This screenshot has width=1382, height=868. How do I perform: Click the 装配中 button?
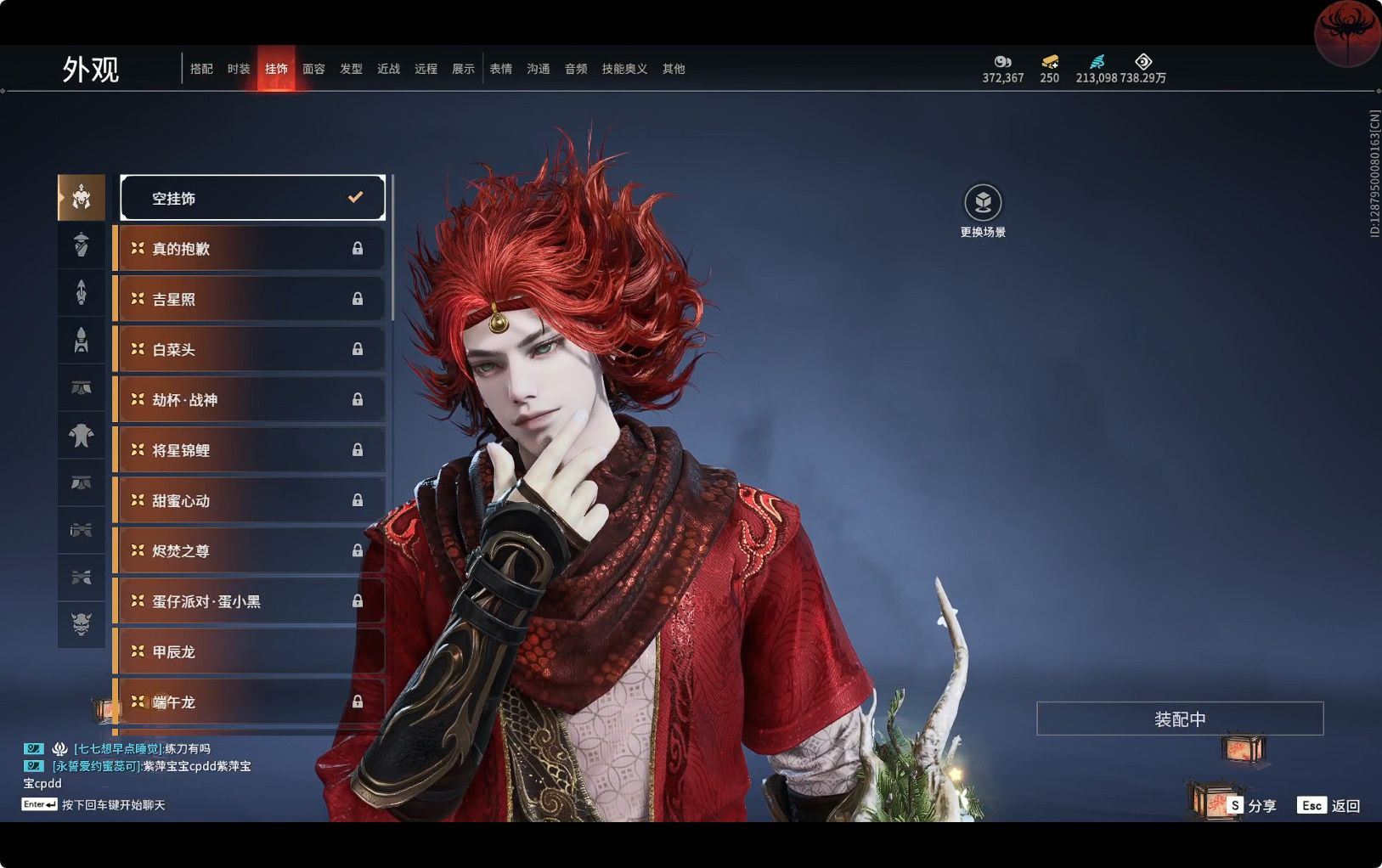point(1179,719)
